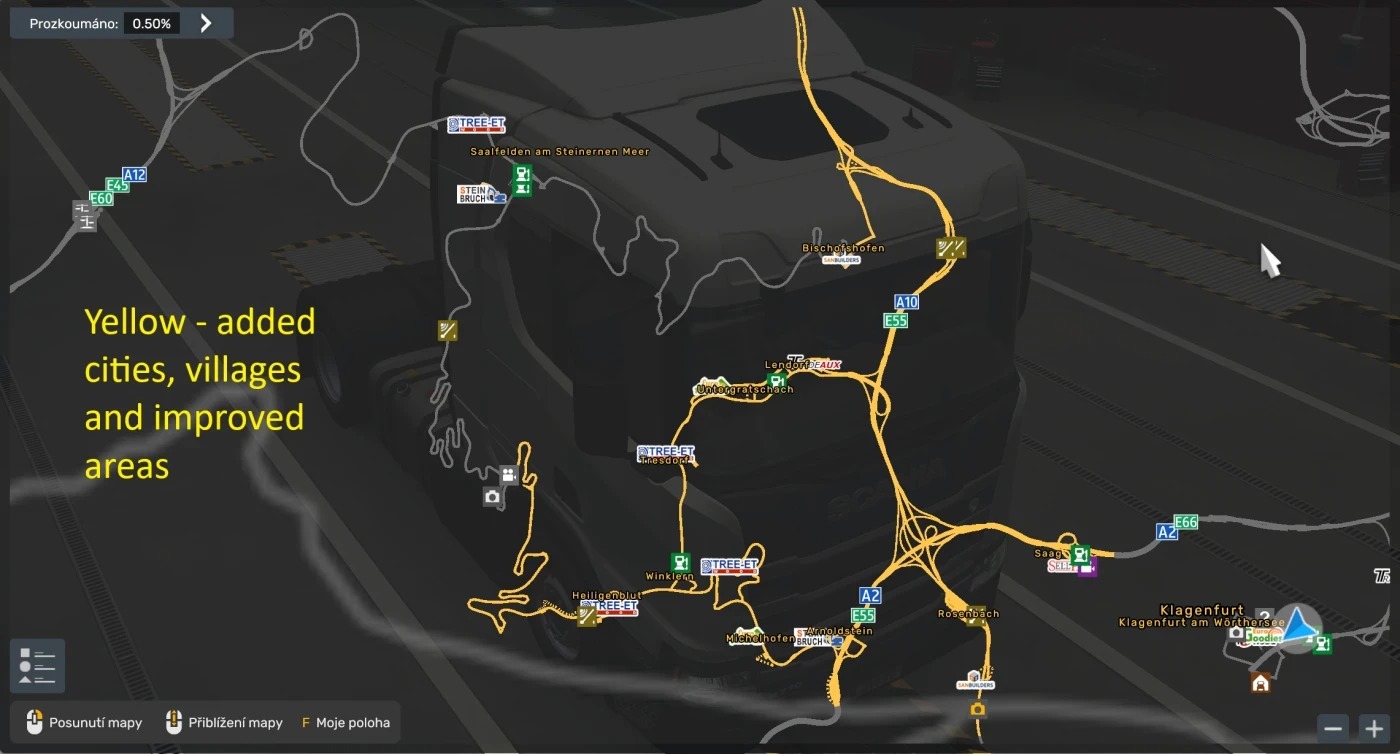Image resolution: width=1400 pixels, height=754 pixels.
Task: Open the map legend panel
Action: pos(37,666)
